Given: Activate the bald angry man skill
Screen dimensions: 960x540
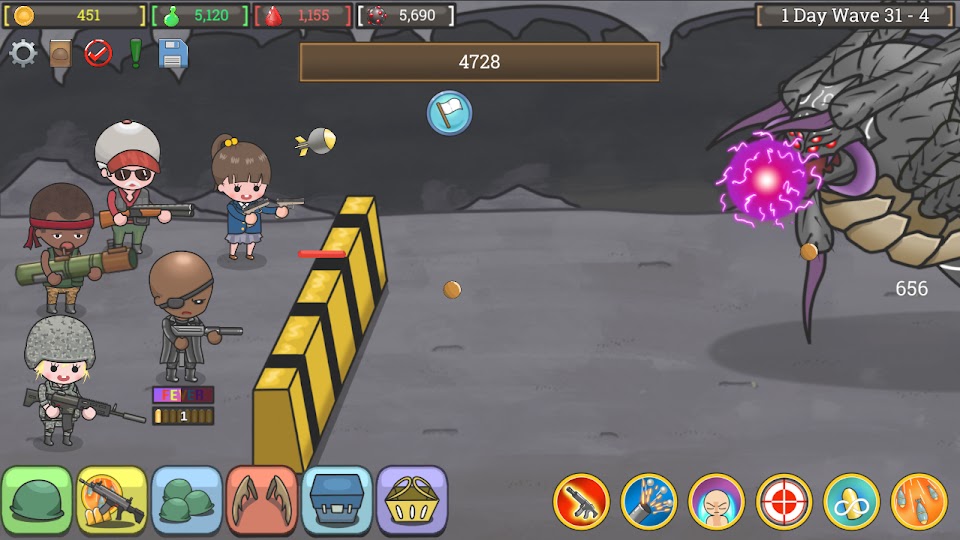Looking at the screenshot, I should tap(717, 501).
